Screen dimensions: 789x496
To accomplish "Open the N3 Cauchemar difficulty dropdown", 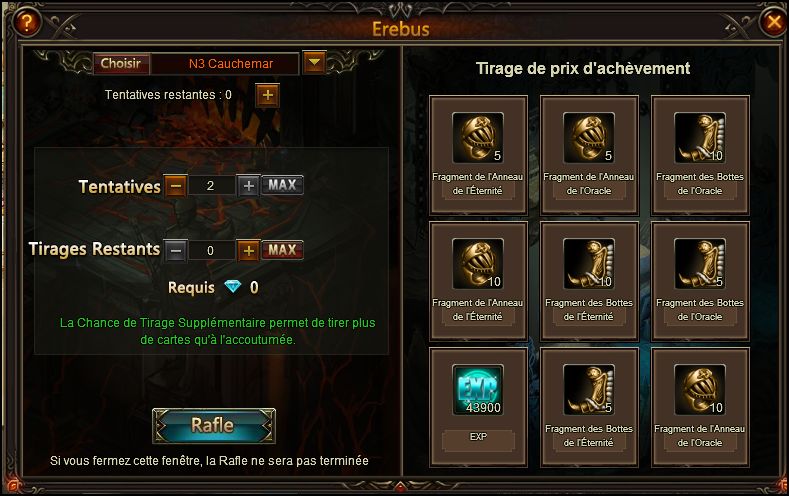I will pyautogui.click(x=314, y=64).
